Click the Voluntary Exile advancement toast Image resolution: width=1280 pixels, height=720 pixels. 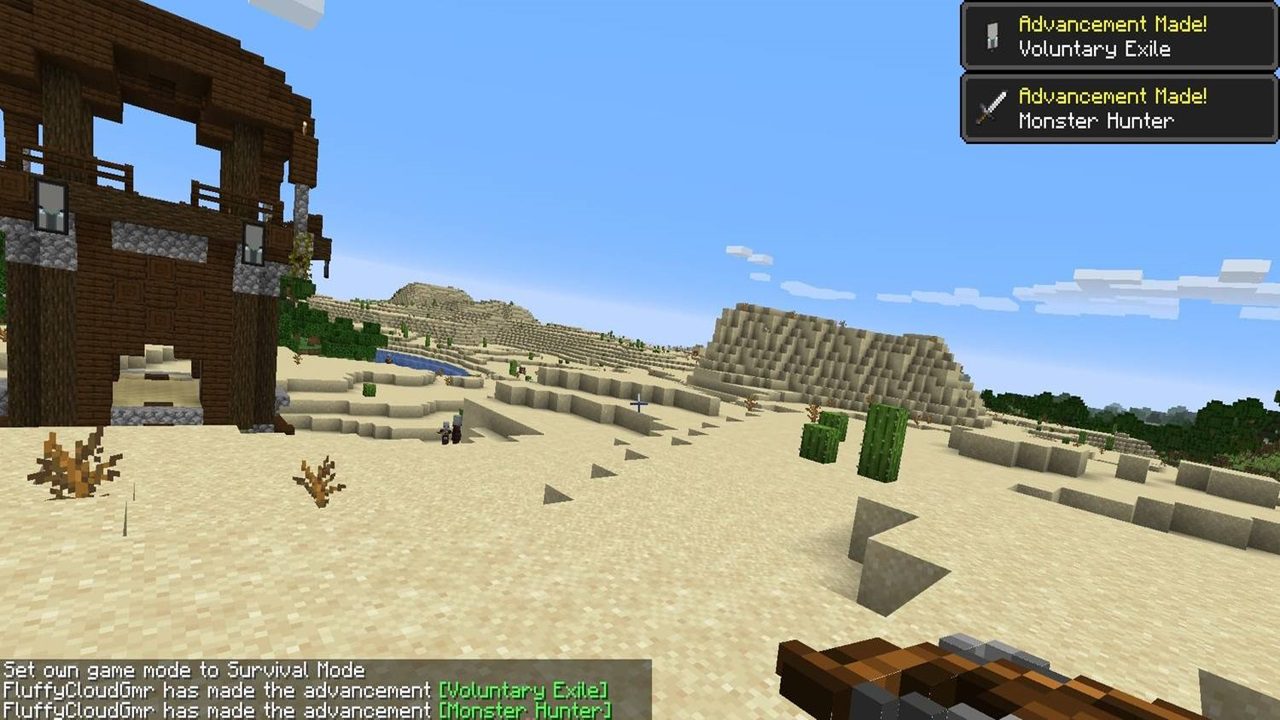pos(1118,37)
